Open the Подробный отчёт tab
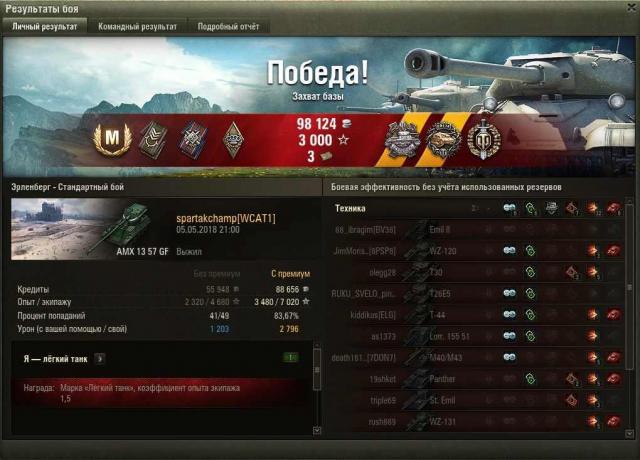The height and width of the screenshot is (460, 640). point(228,27)
